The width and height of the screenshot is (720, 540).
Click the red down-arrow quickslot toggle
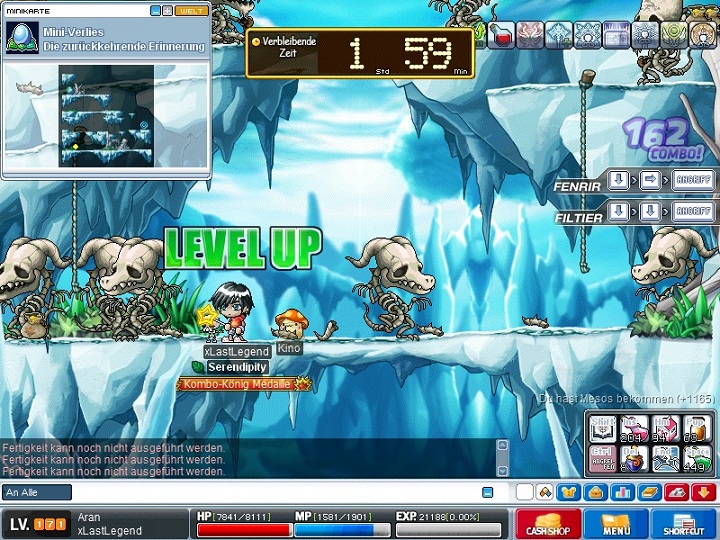(702, 492)
